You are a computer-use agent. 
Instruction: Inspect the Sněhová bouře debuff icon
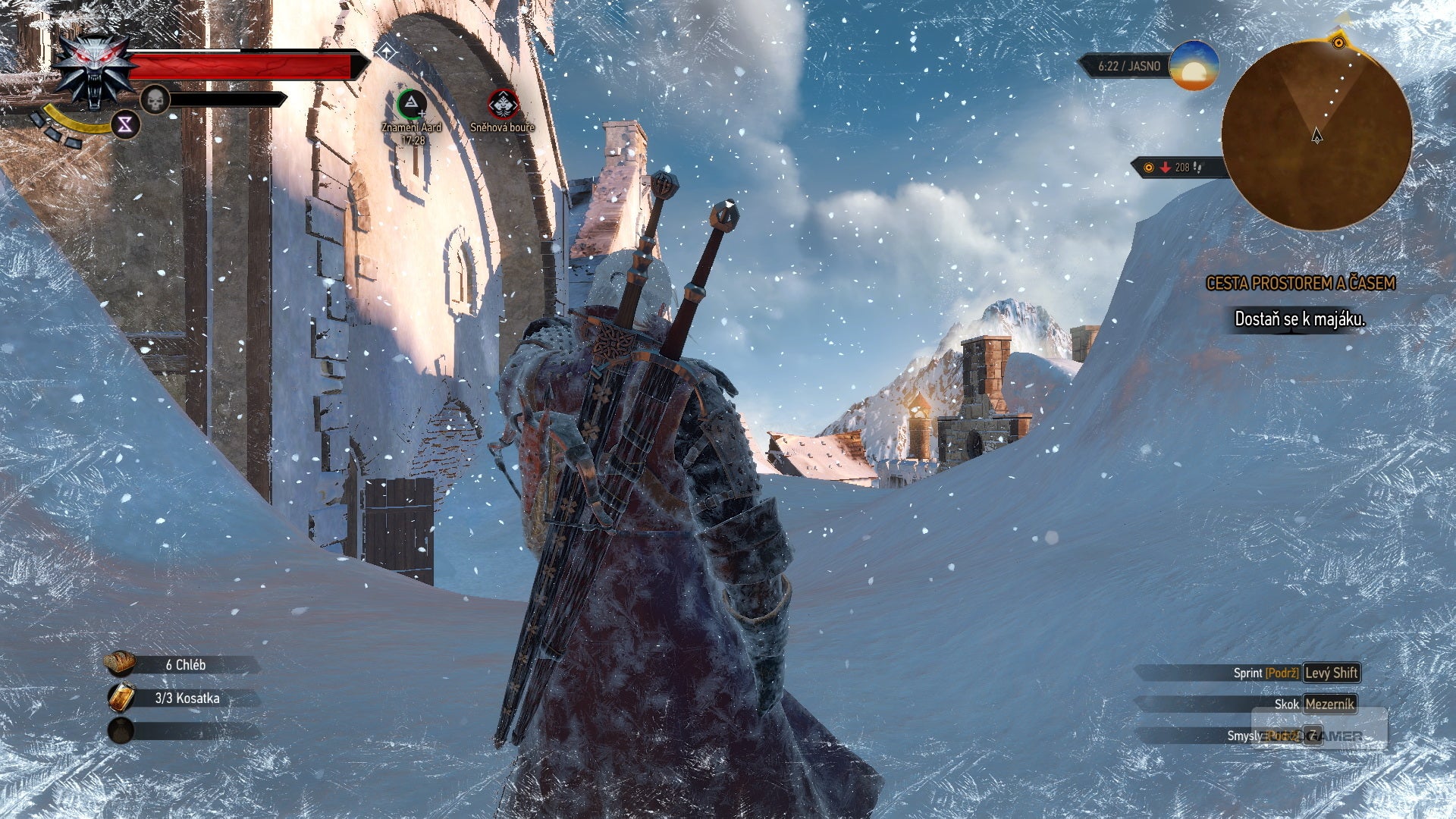tap(503, 104)
